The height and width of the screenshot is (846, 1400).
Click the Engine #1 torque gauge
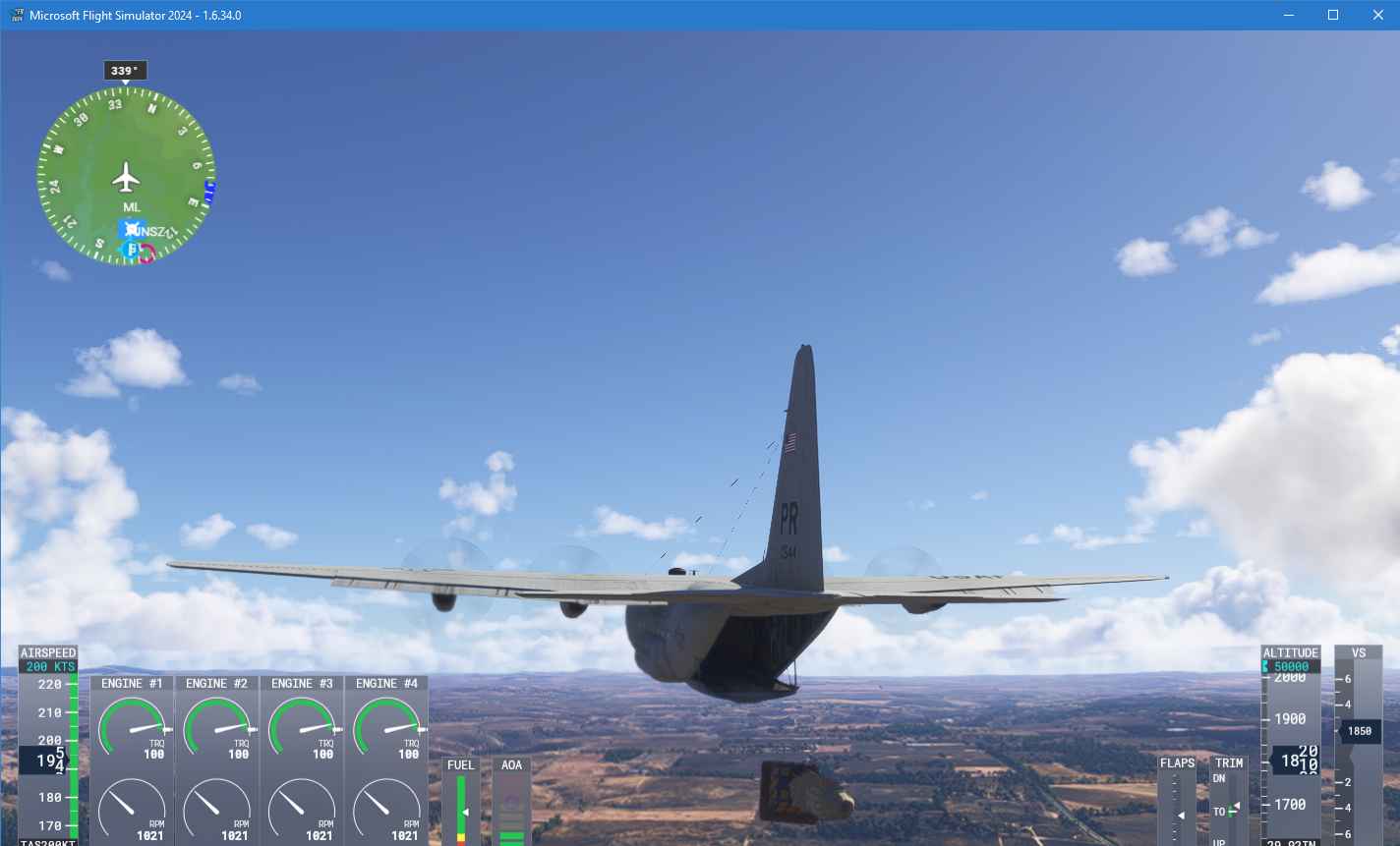click(132, 727)
